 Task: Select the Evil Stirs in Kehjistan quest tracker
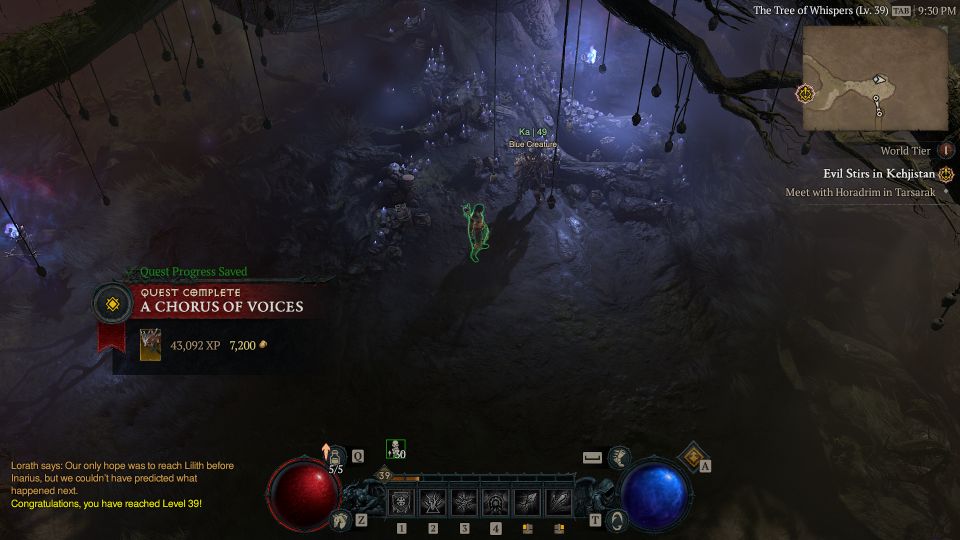coord(879,174)
